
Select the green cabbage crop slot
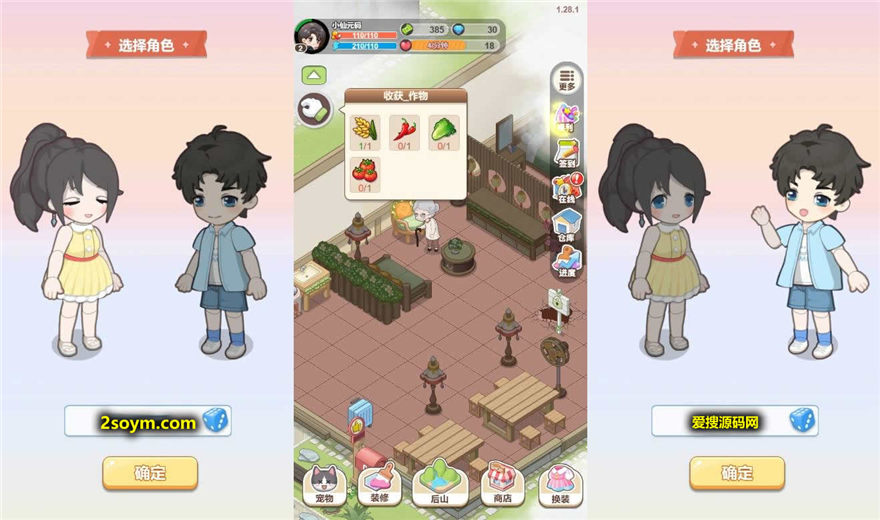click(x=444, y=132)
